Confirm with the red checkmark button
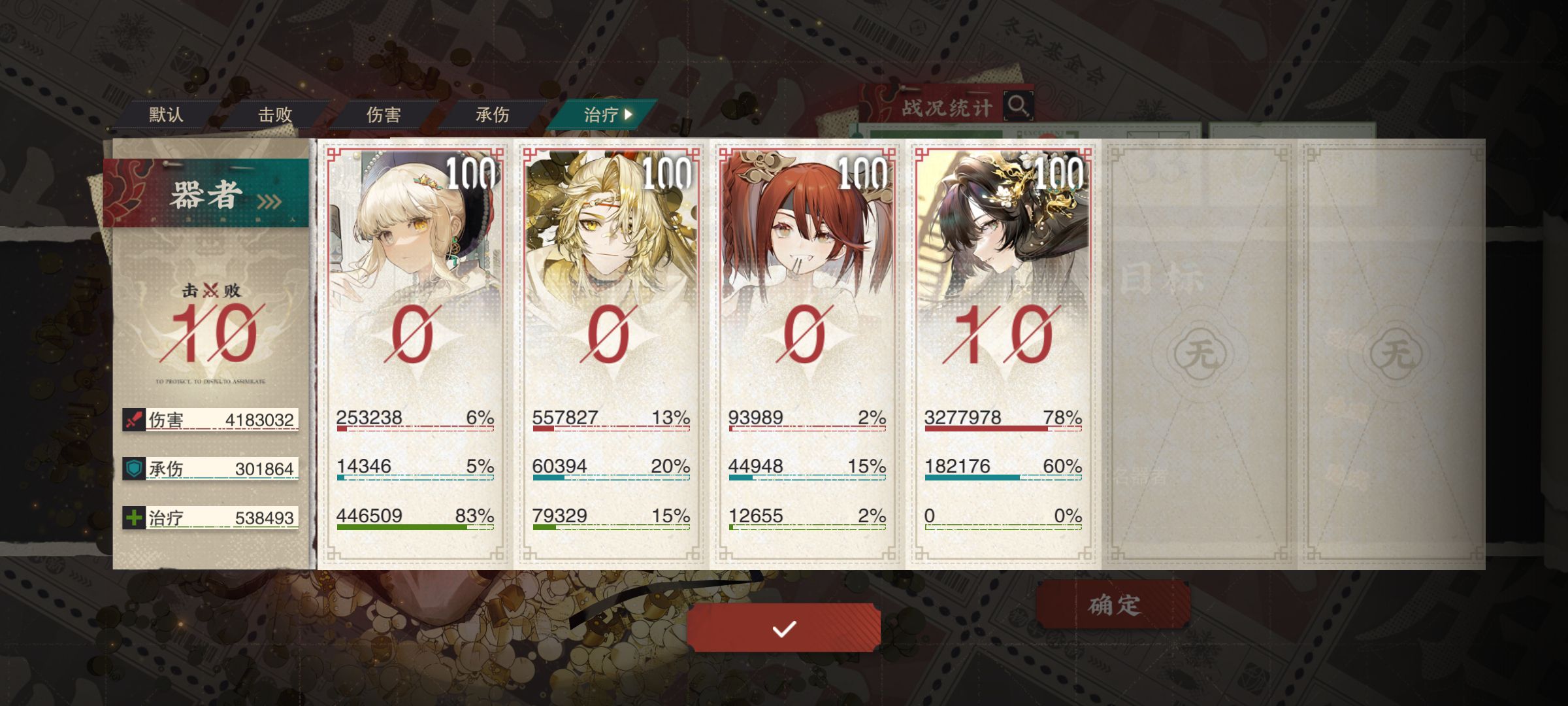This screenshot has width=1568, height=706. 783,628
